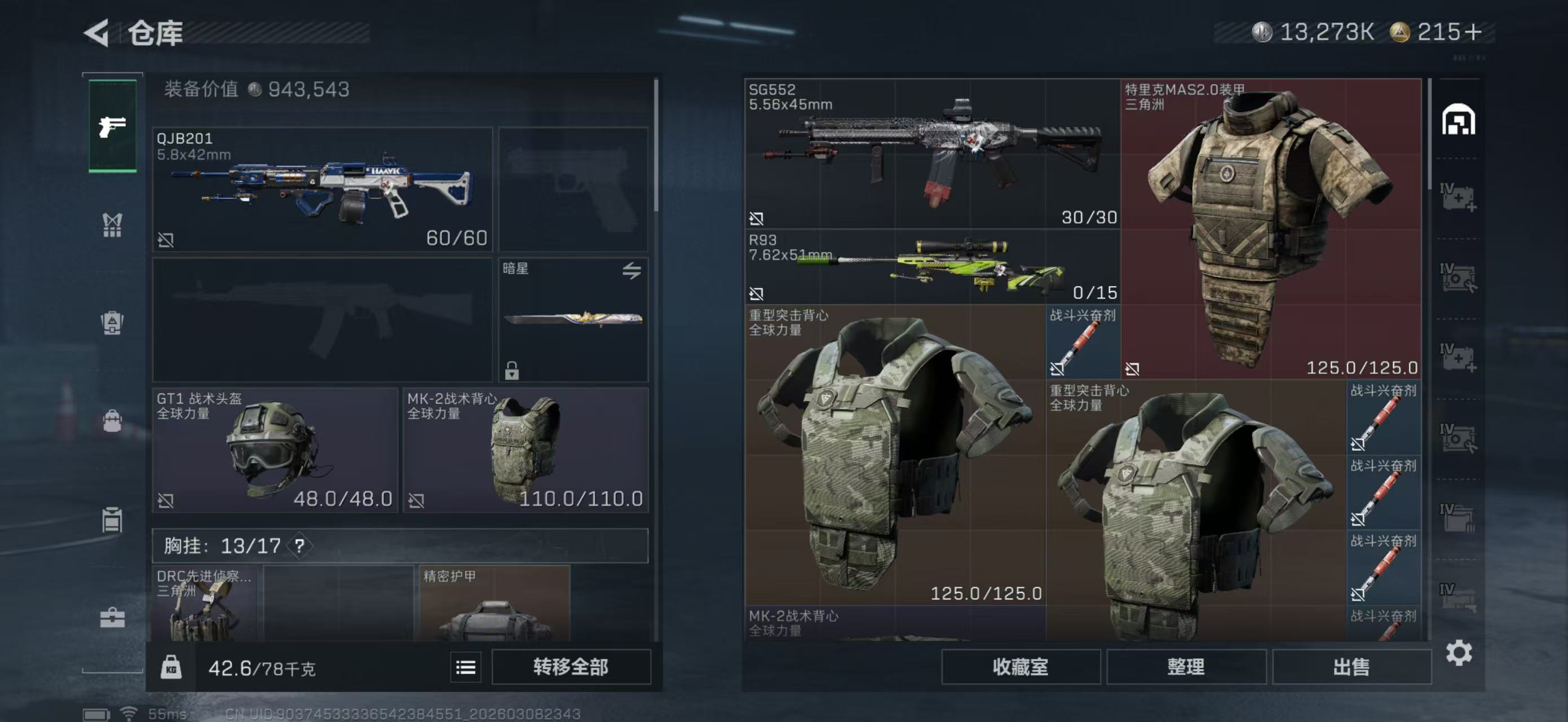
Task: Open stash settings gear icon
Action: 1459,653
